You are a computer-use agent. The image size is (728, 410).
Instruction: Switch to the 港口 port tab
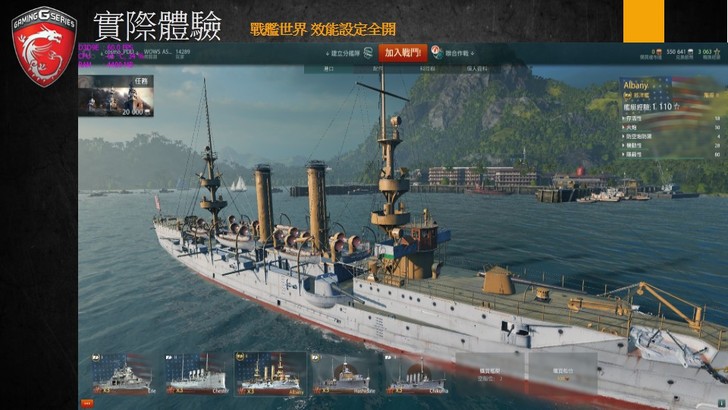click(x=328, y=69)
